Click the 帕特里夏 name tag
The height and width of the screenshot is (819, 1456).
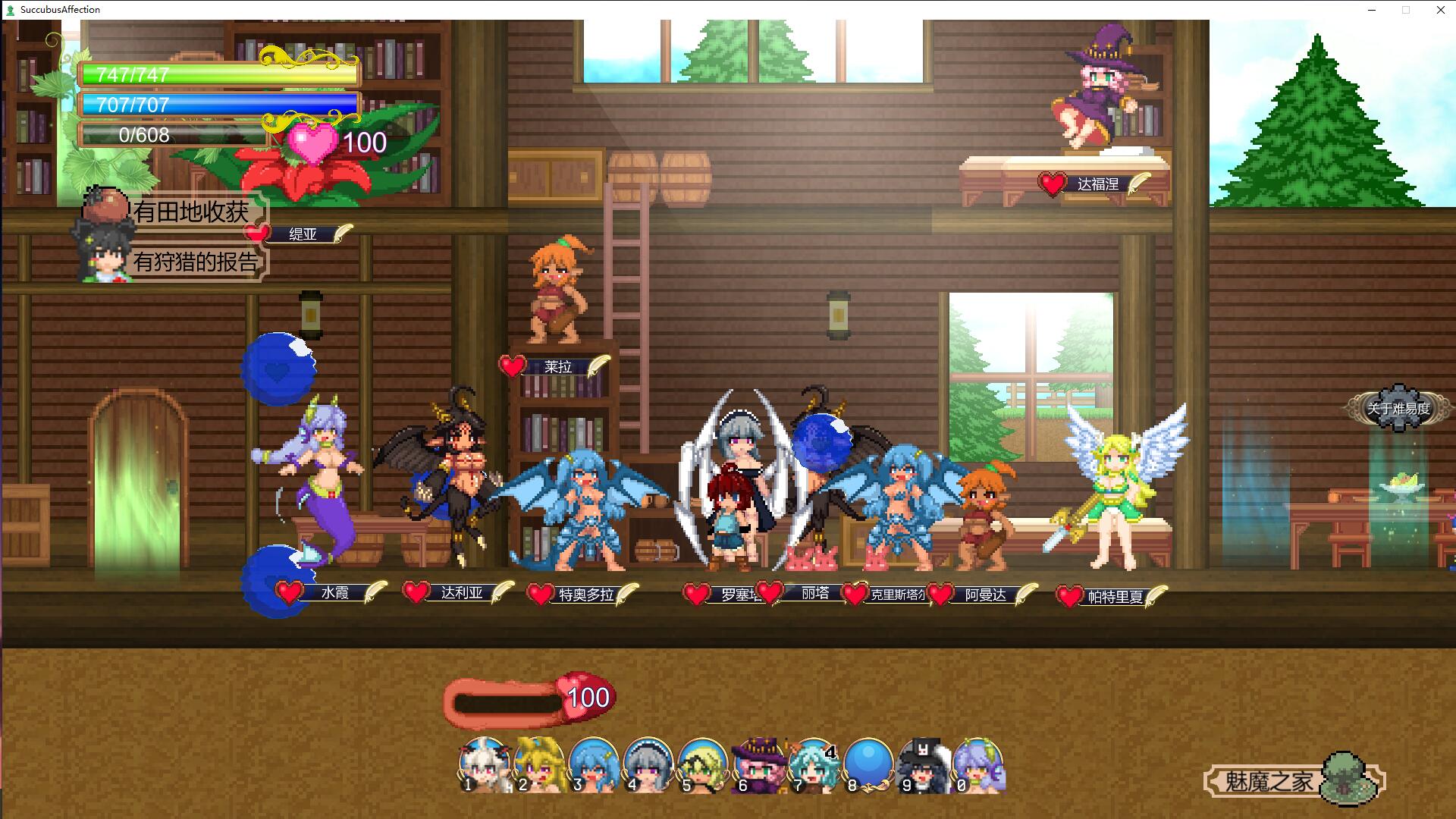tap(1115, 597)
